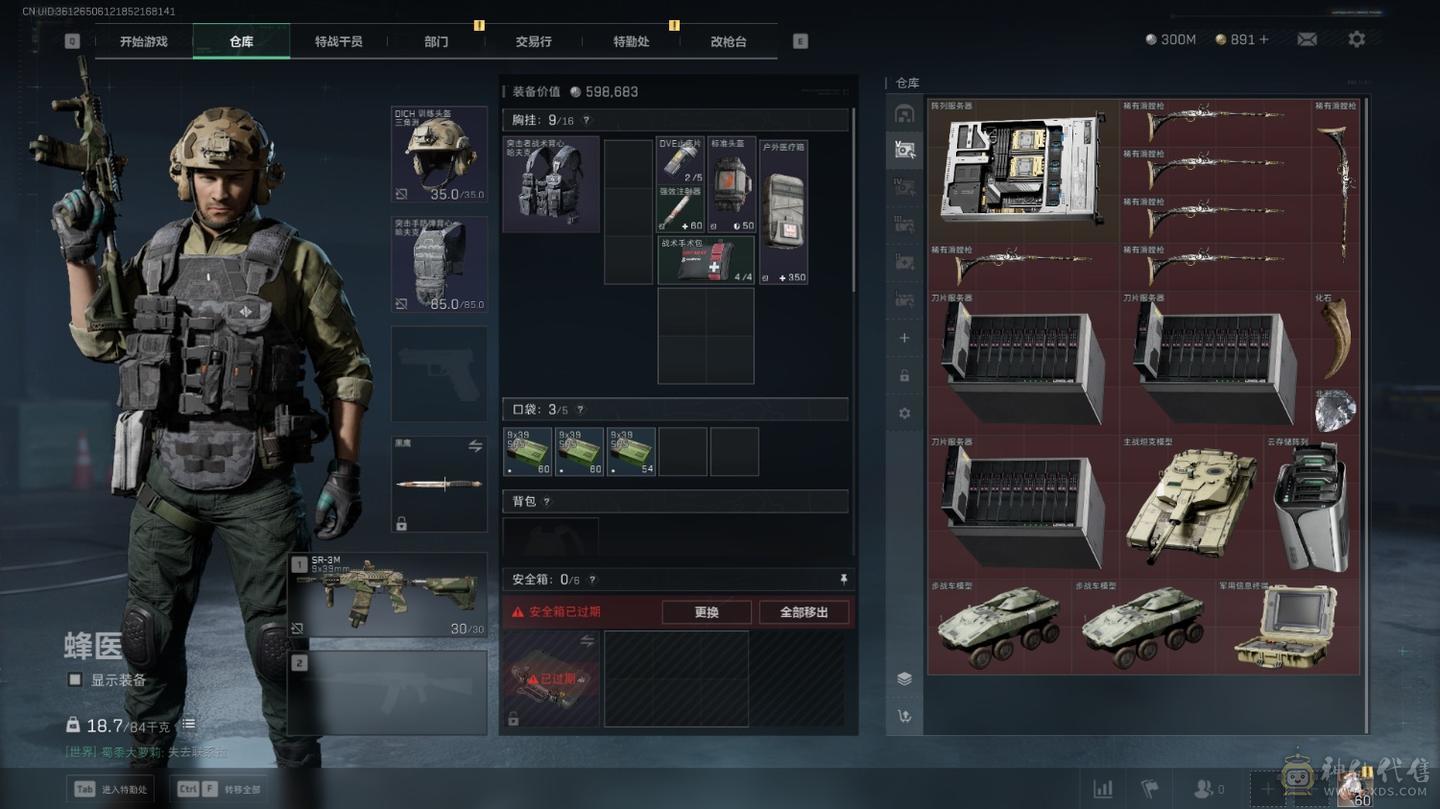Select the 黑鹰 knife slot
This screenshot has height=809, width=1440.
[x=439, y=484]
